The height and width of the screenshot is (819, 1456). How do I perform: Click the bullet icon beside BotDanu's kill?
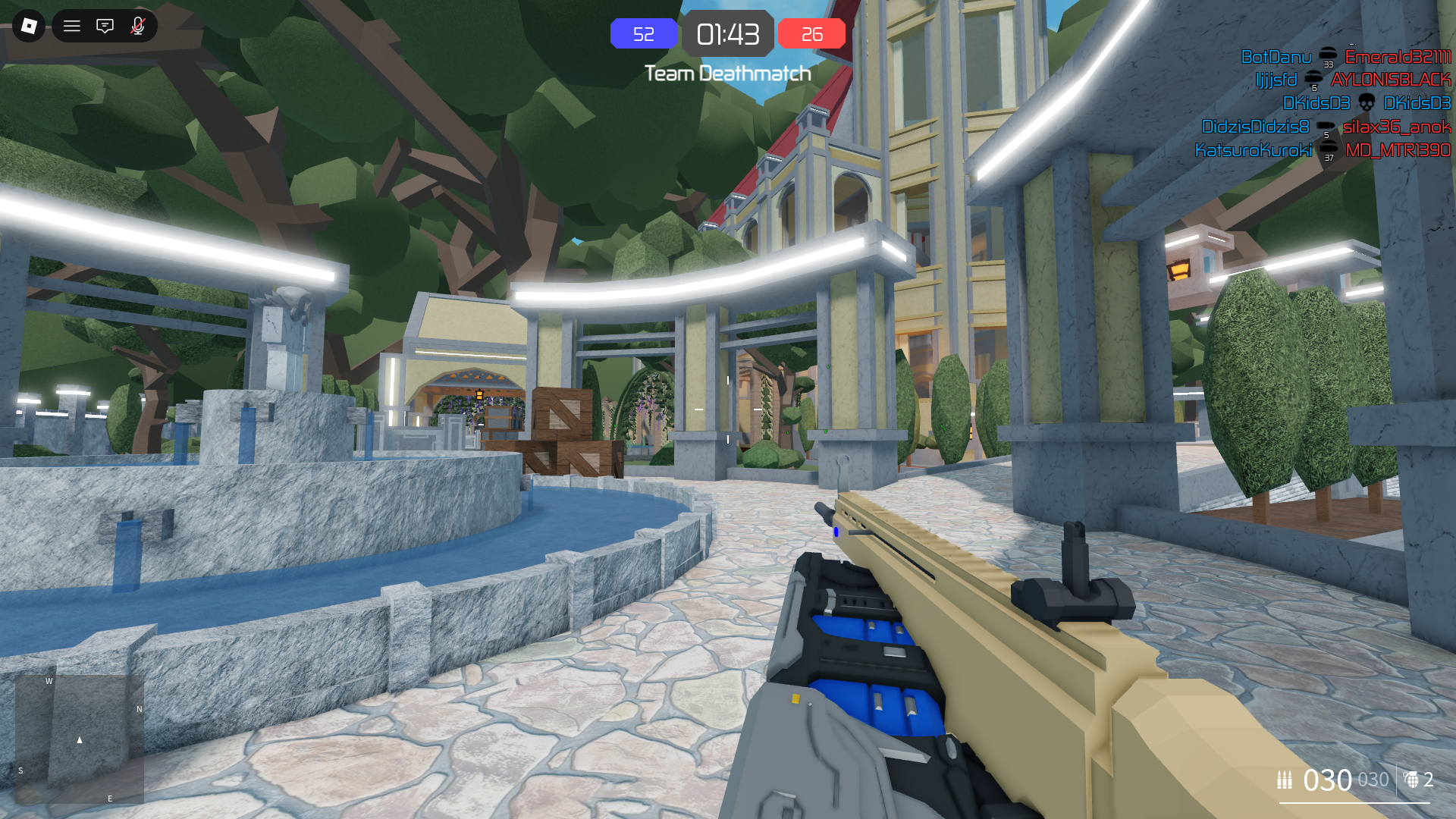tap(1327, 56)
